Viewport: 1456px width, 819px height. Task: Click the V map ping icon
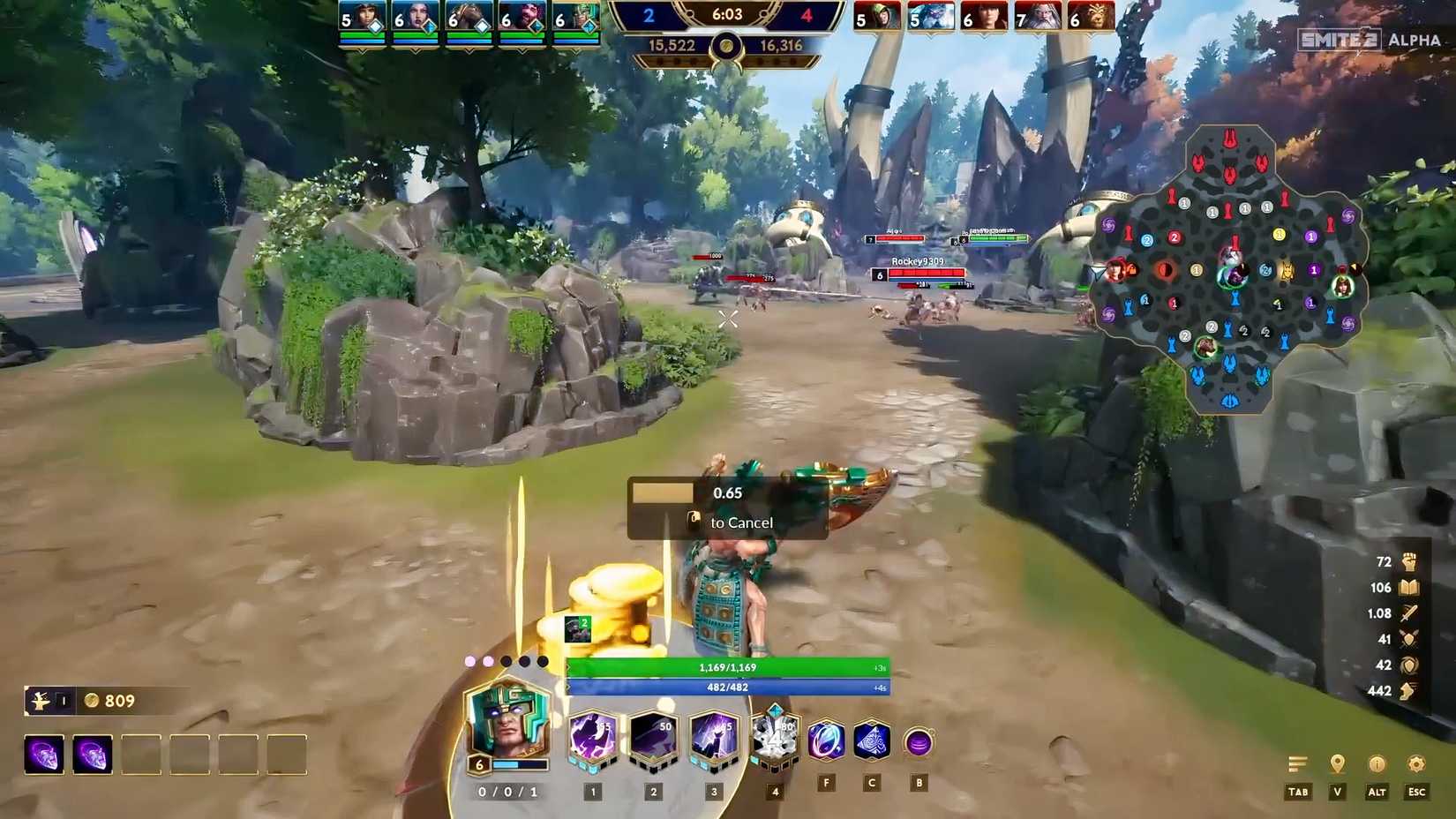click(x=1337, y=762)
